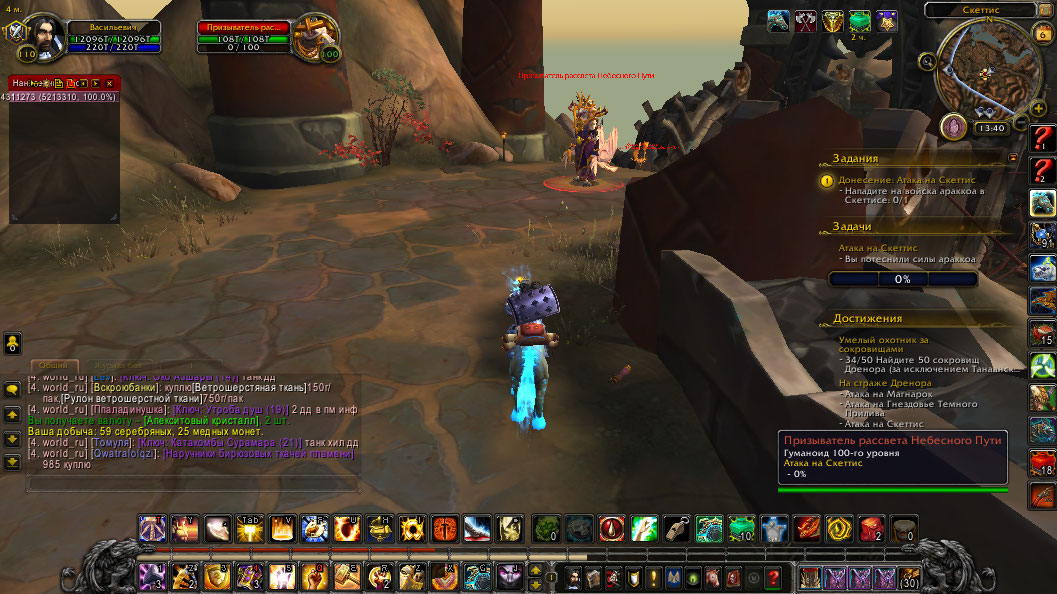Open the calendar showing day 6
The height and width of the screenshot is (594, 1057).
(1042, 33)
